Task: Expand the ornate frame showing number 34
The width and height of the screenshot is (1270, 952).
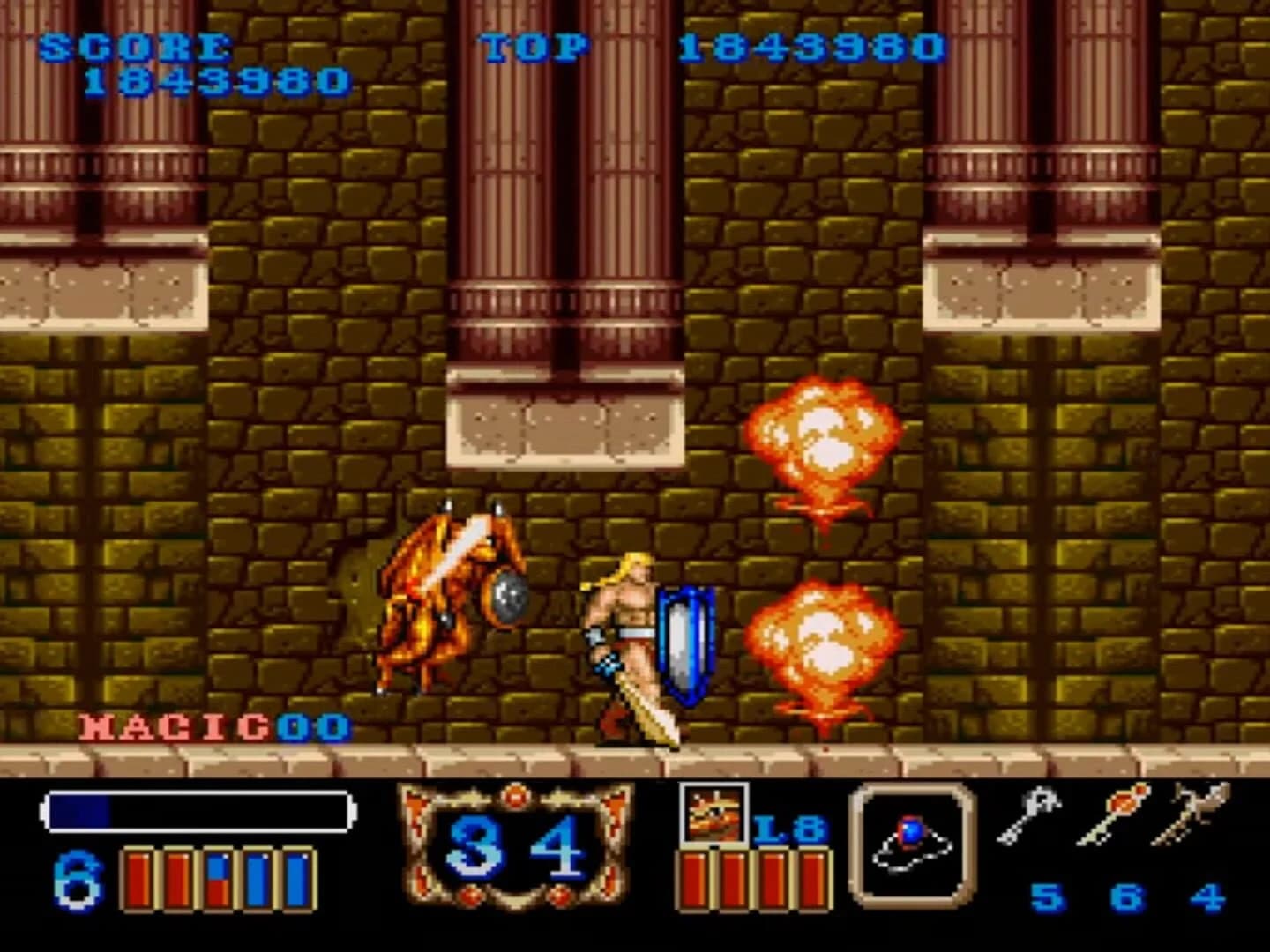Action: 512,846
